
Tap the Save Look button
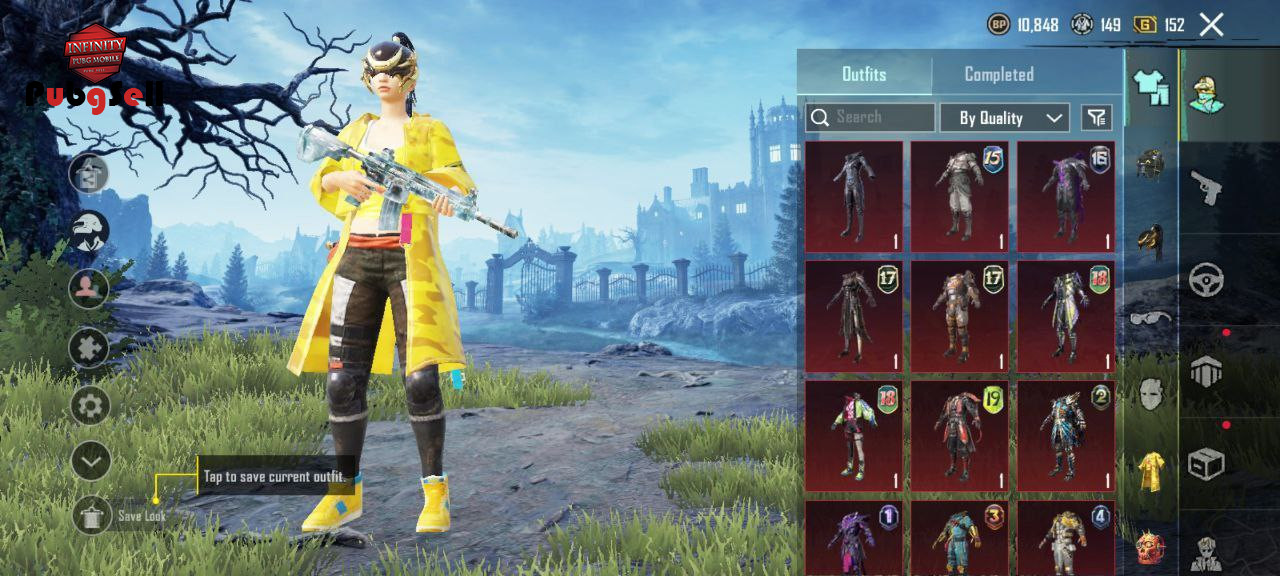click(93, 515)
